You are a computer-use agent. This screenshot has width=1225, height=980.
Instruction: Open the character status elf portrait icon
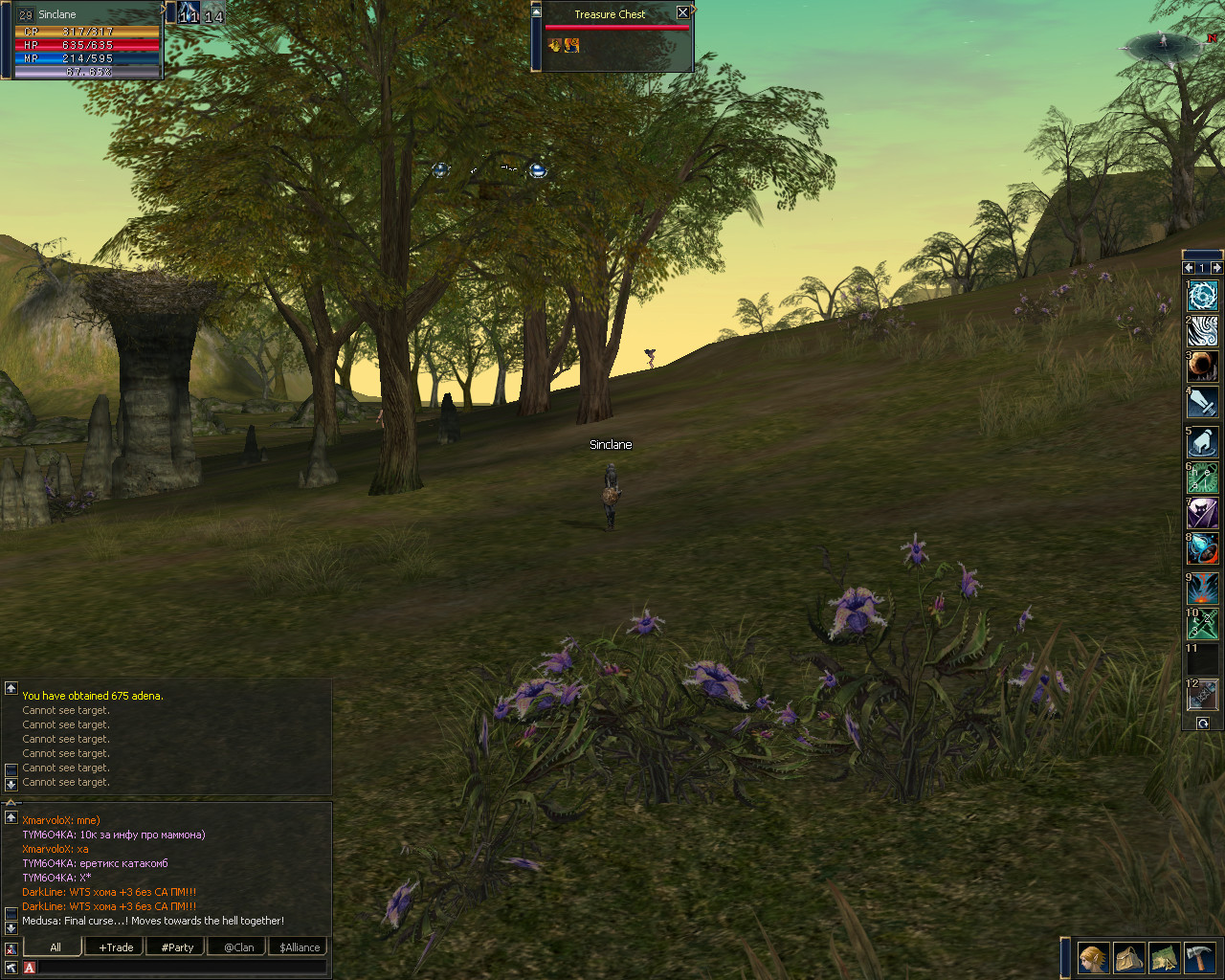[x=1093, y=957]
